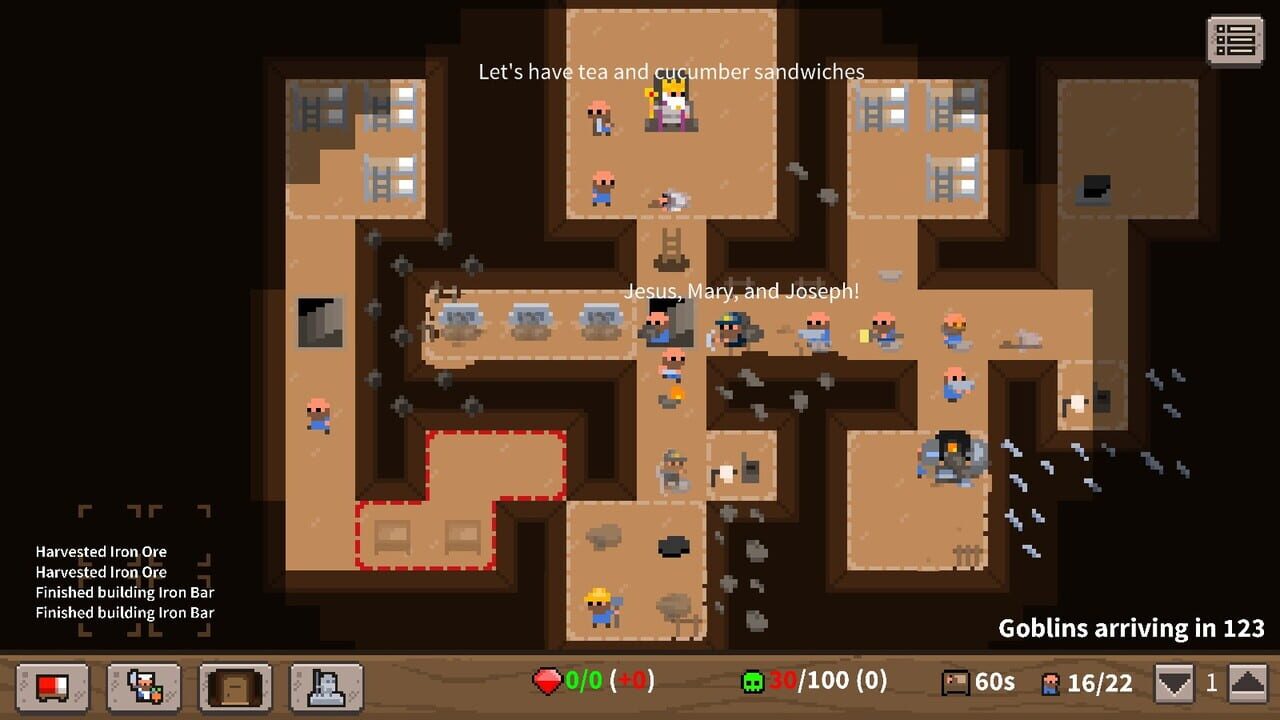
Task: Select the red bed placement tool
Action: click(52, 689)
